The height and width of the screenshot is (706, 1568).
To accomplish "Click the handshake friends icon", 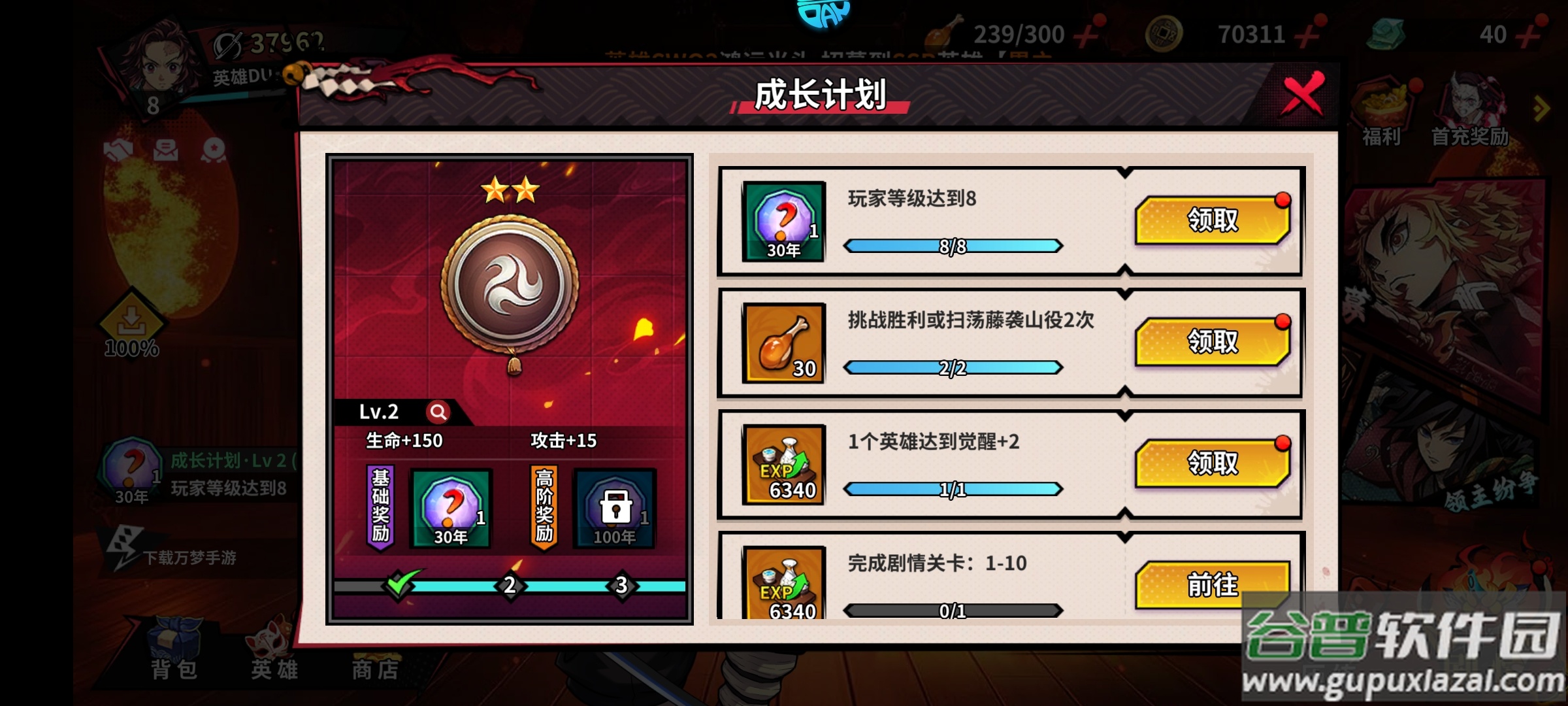I will pyautogui.click(x=118, y=150).
